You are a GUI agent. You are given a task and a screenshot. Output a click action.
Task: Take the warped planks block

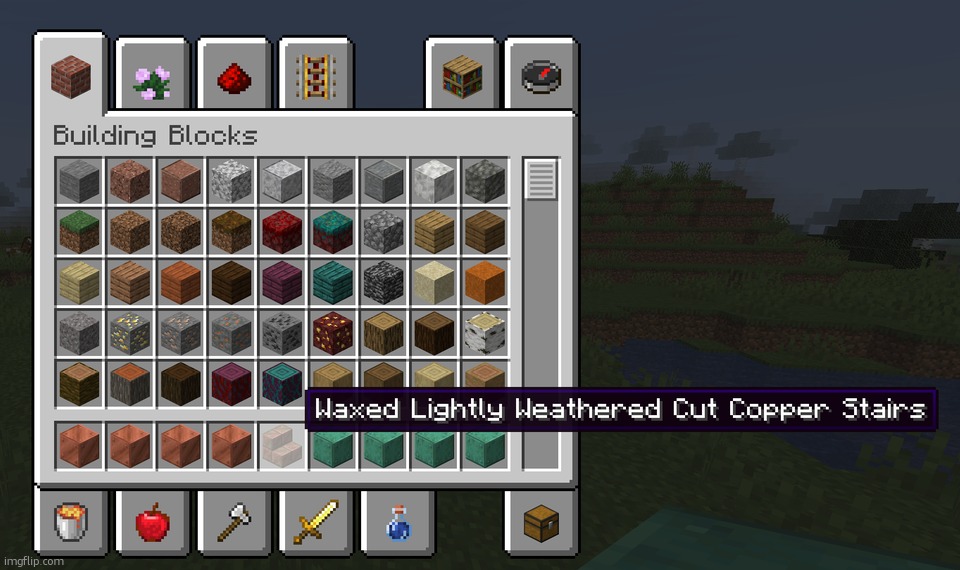pyautogui.click(x=332, y=283)
